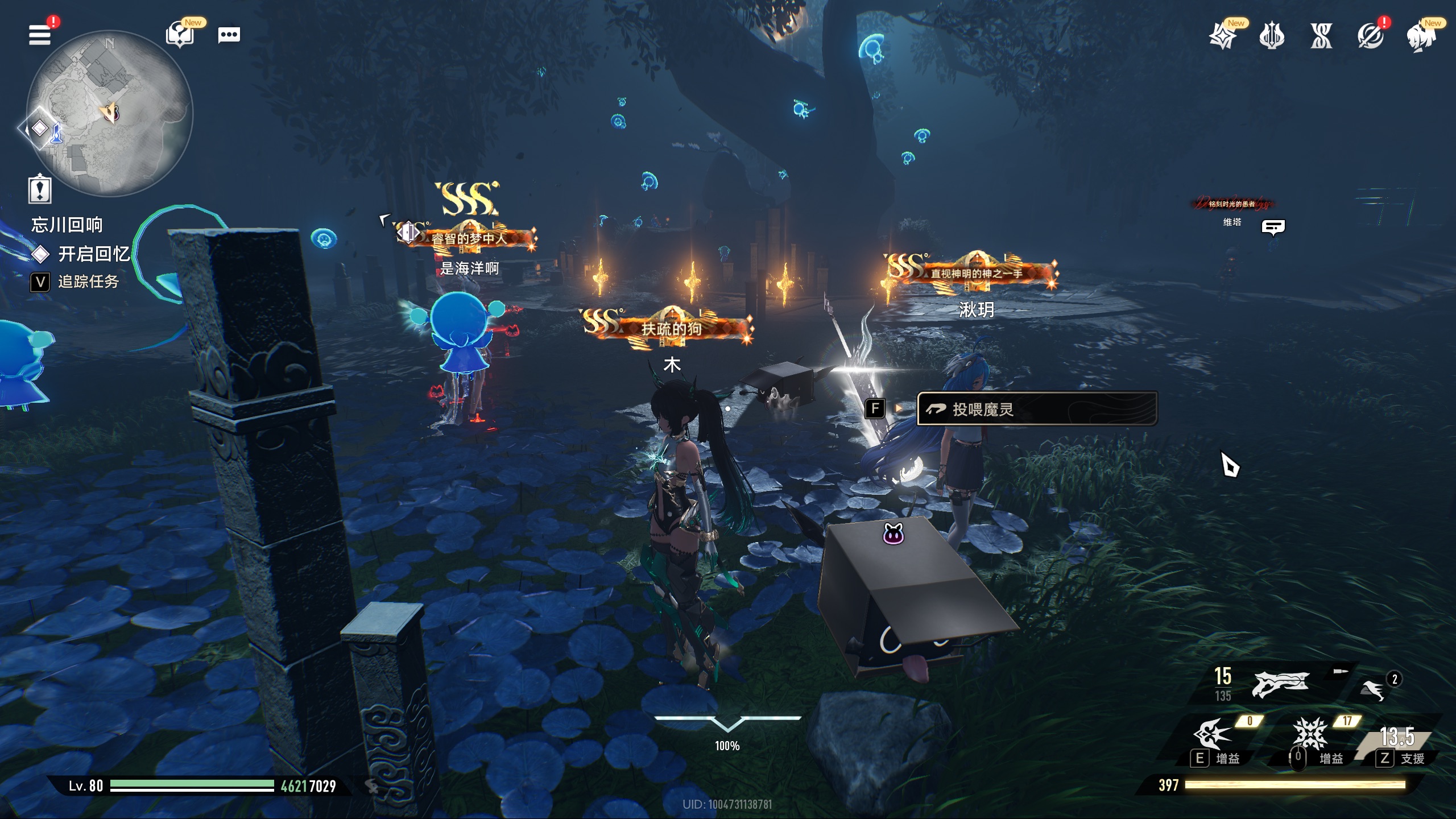Open the guide book icon marked New

point(180,35)
